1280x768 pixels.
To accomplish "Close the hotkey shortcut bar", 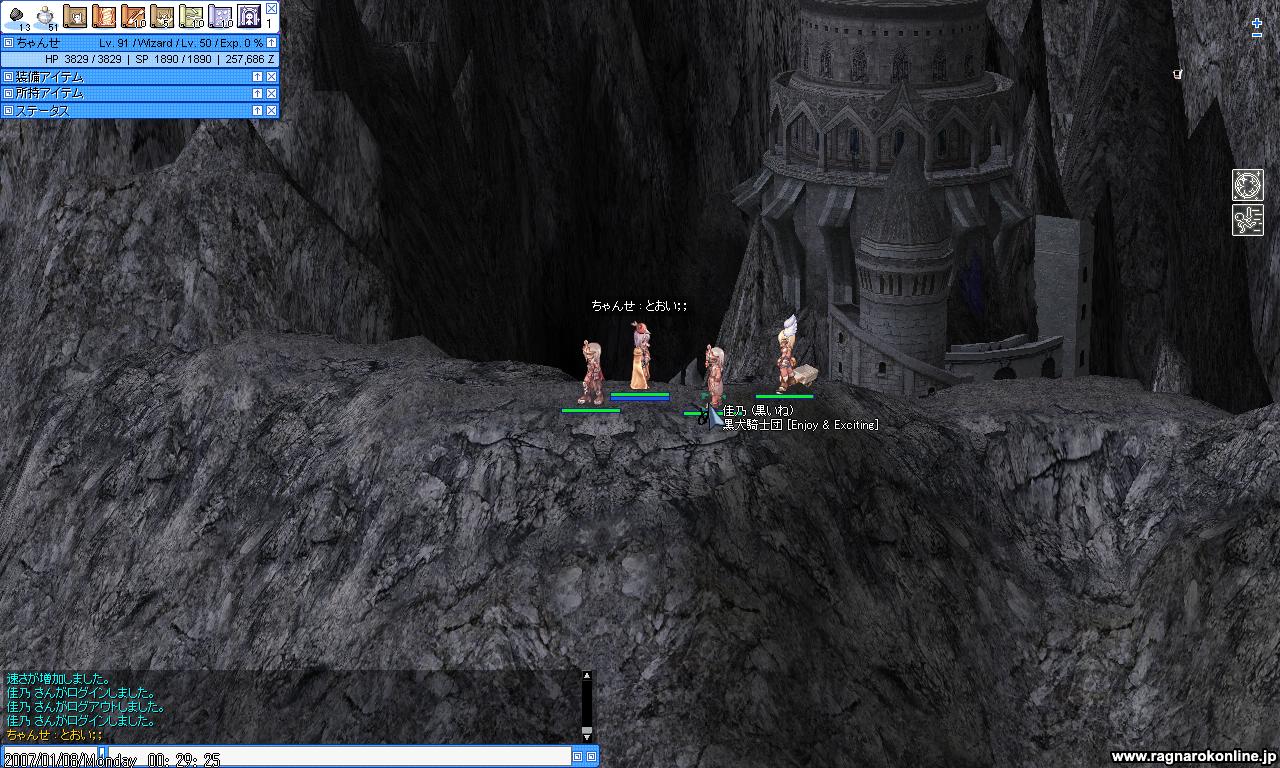I will (x=271, y=8).
